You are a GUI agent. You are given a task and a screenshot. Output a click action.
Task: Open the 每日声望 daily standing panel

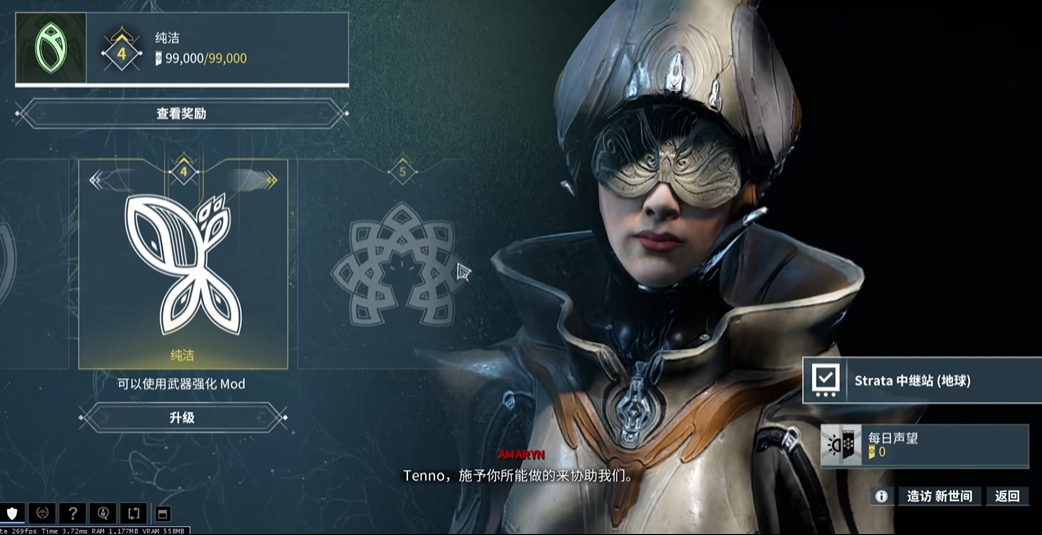click(924, 446)
